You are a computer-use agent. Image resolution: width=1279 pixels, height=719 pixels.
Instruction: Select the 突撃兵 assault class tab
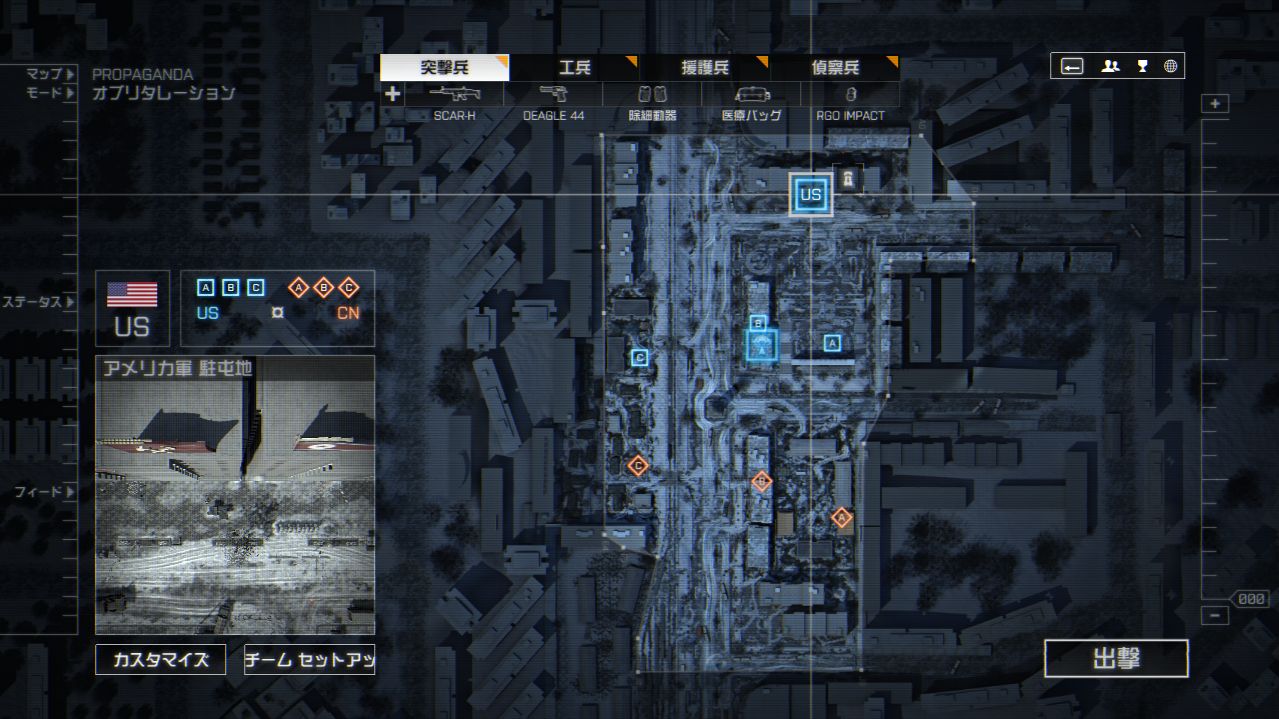pos(444,68)
